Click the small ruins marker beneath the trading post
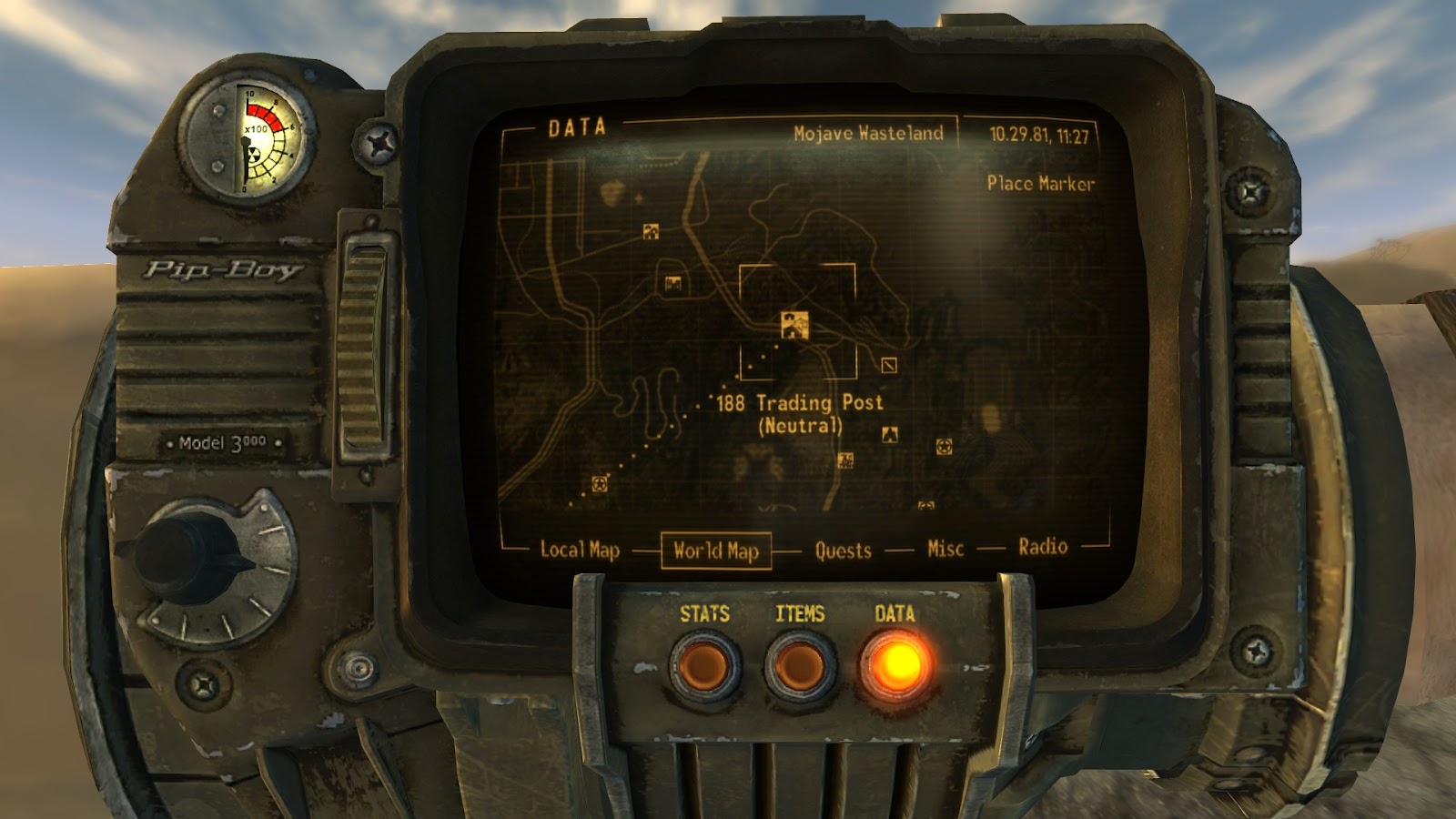 (846, 460)
